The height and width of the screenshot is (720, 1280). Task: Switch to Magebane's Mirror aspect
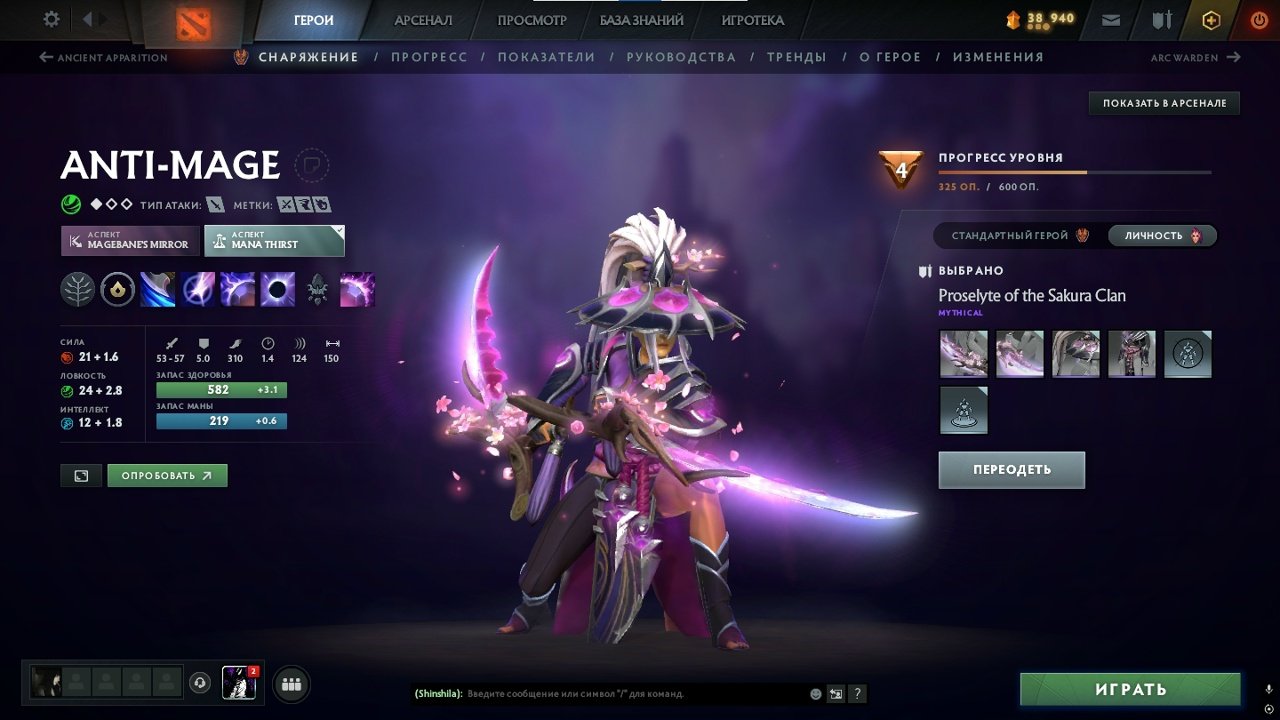click(x=129, y=240)
